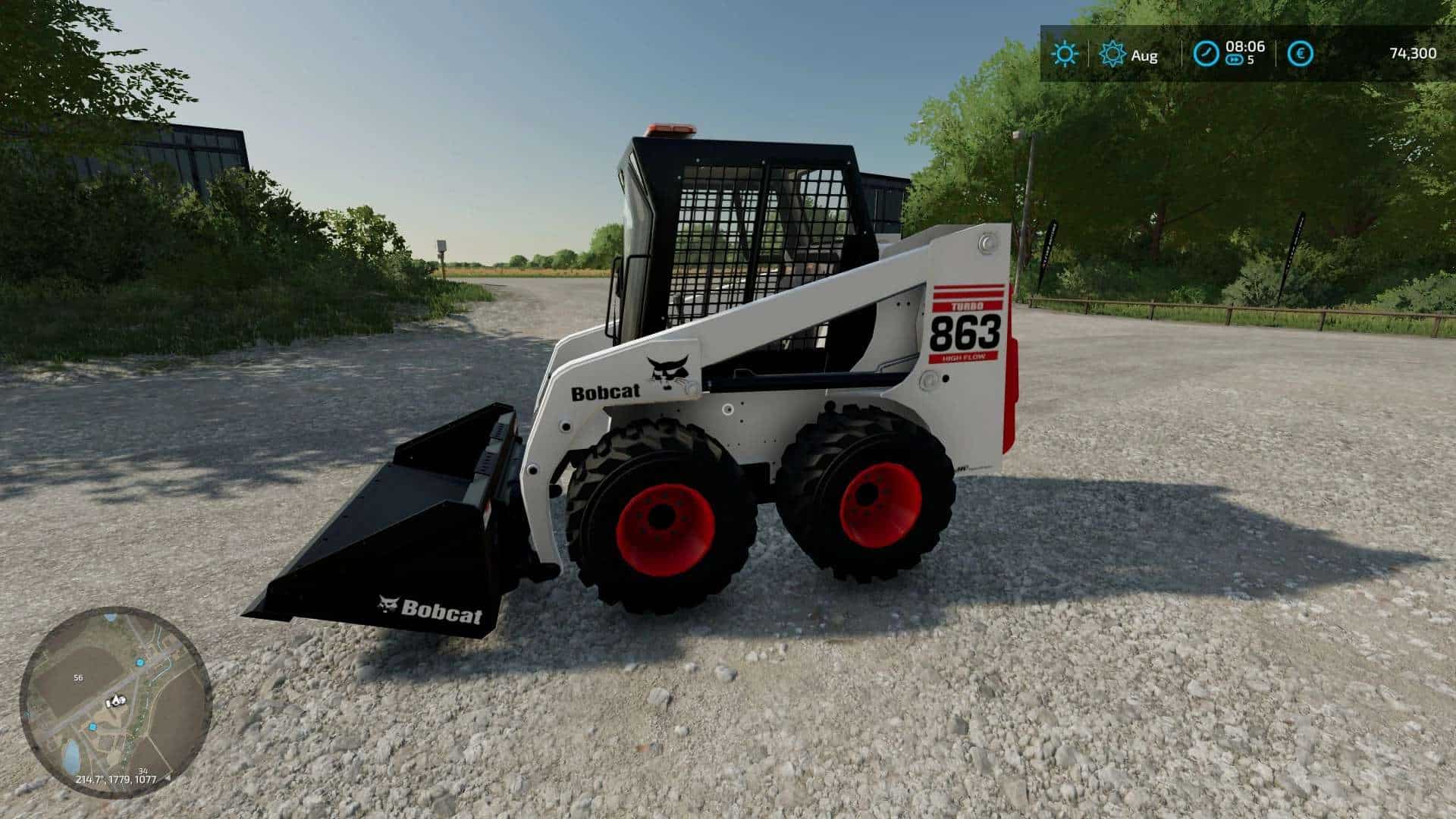Viewport: 1456px width, 819px height.
Task: Click the euro money icon
Action: 1301,54
